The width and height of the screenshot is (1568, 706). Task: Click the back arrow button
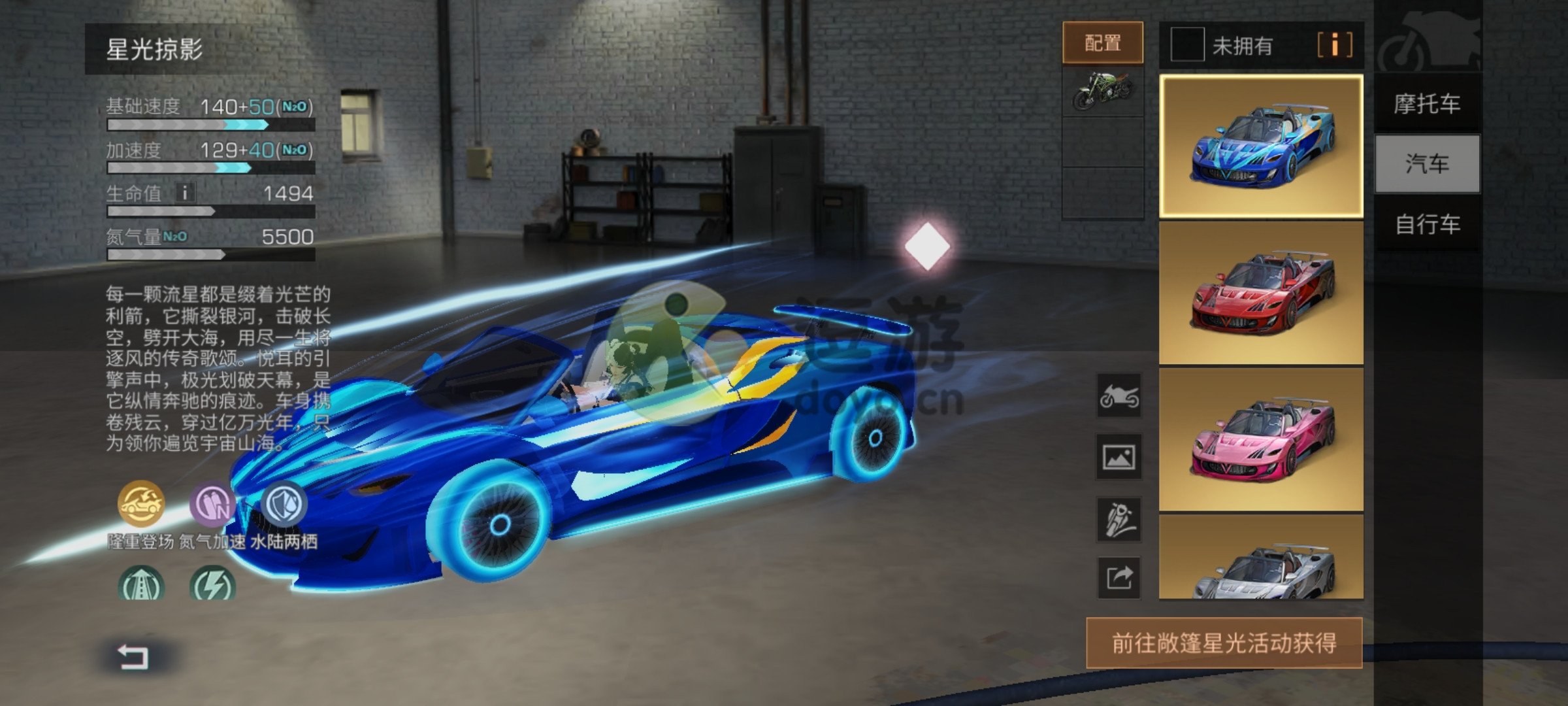(133, 656)
